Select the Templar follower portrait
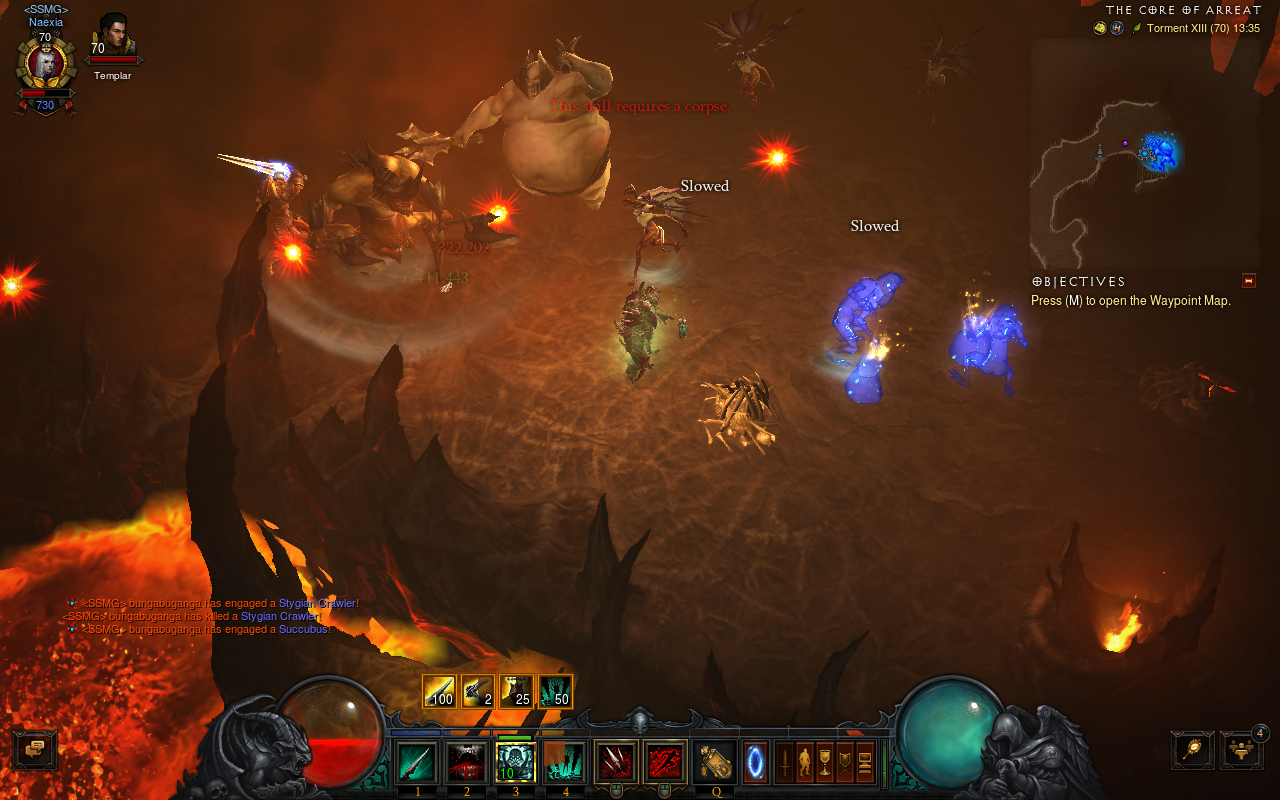Screen dimensions: 1280x800 113,38
